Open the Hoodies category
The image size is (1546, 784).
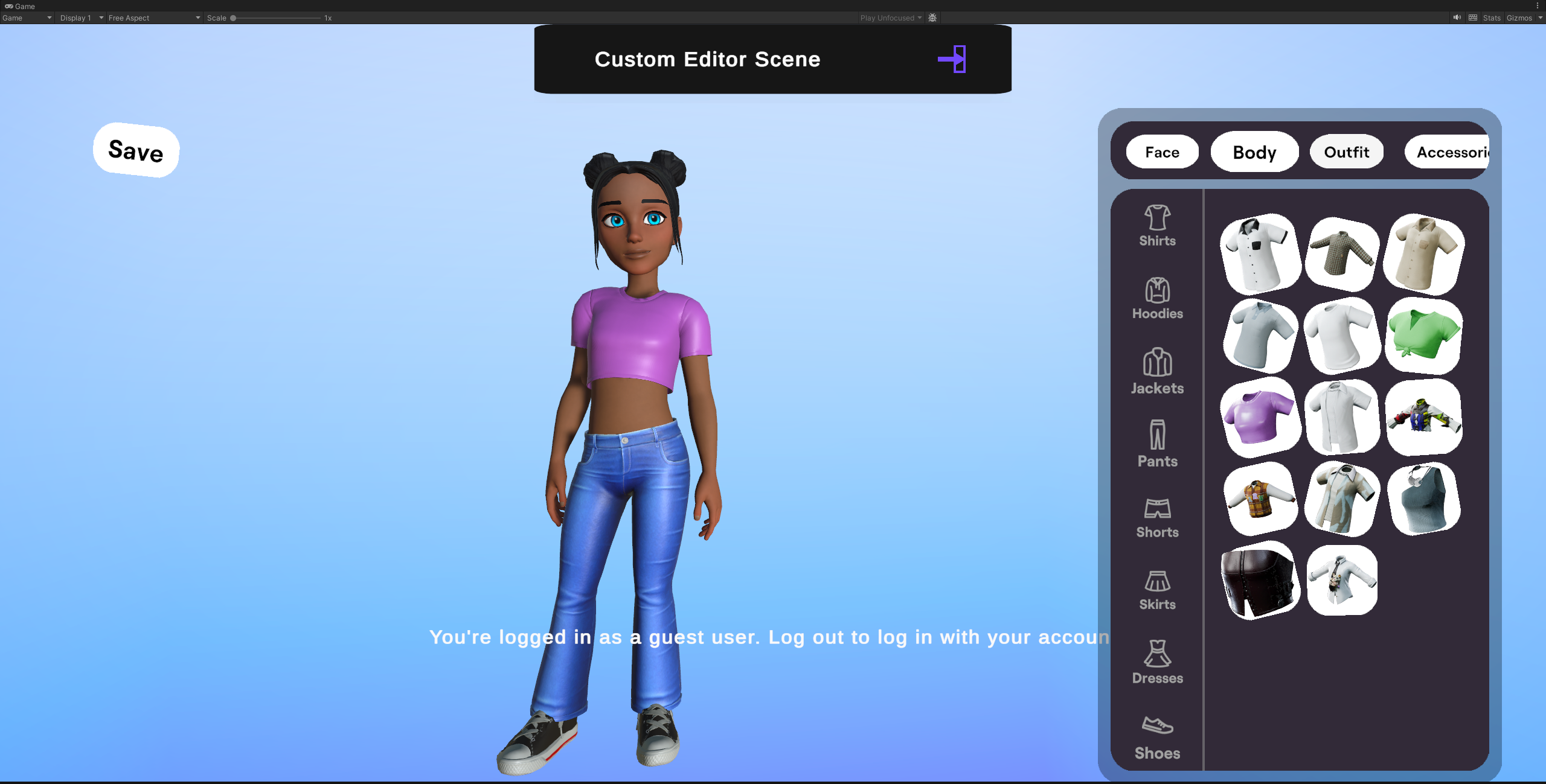coord(1156,299)
